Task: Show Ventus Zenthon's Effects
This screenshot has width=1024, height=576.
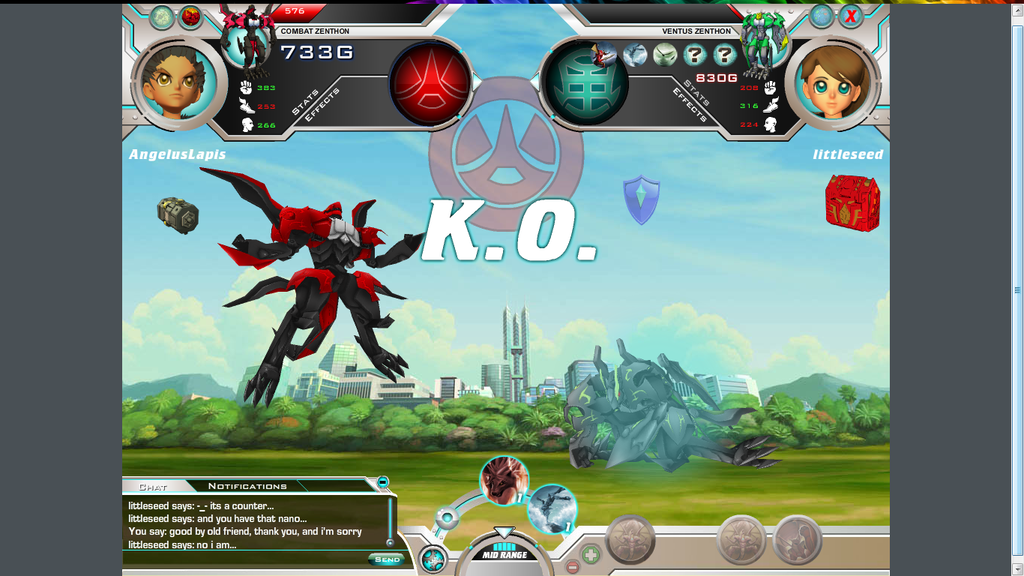Action: coord(691,105)
